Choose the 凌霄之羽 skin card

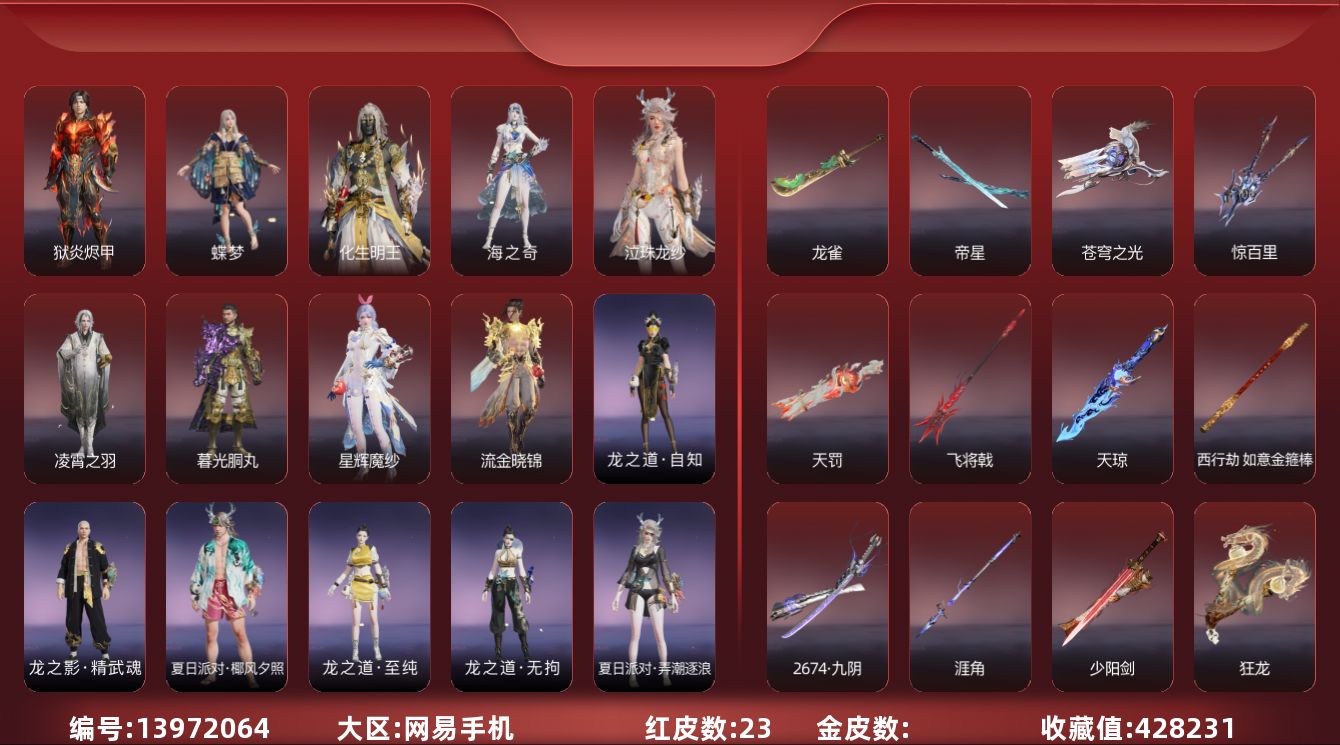[x=84, y=388]
